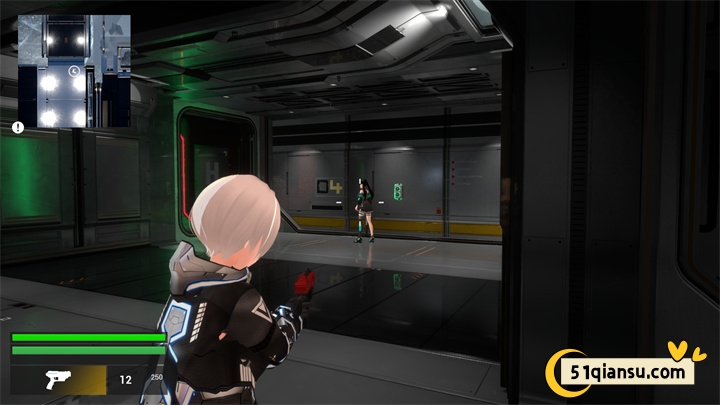This screenshot has width=720, height=405.
Task: Select the pistol weapon slot
Action: (x=58, y=379)
